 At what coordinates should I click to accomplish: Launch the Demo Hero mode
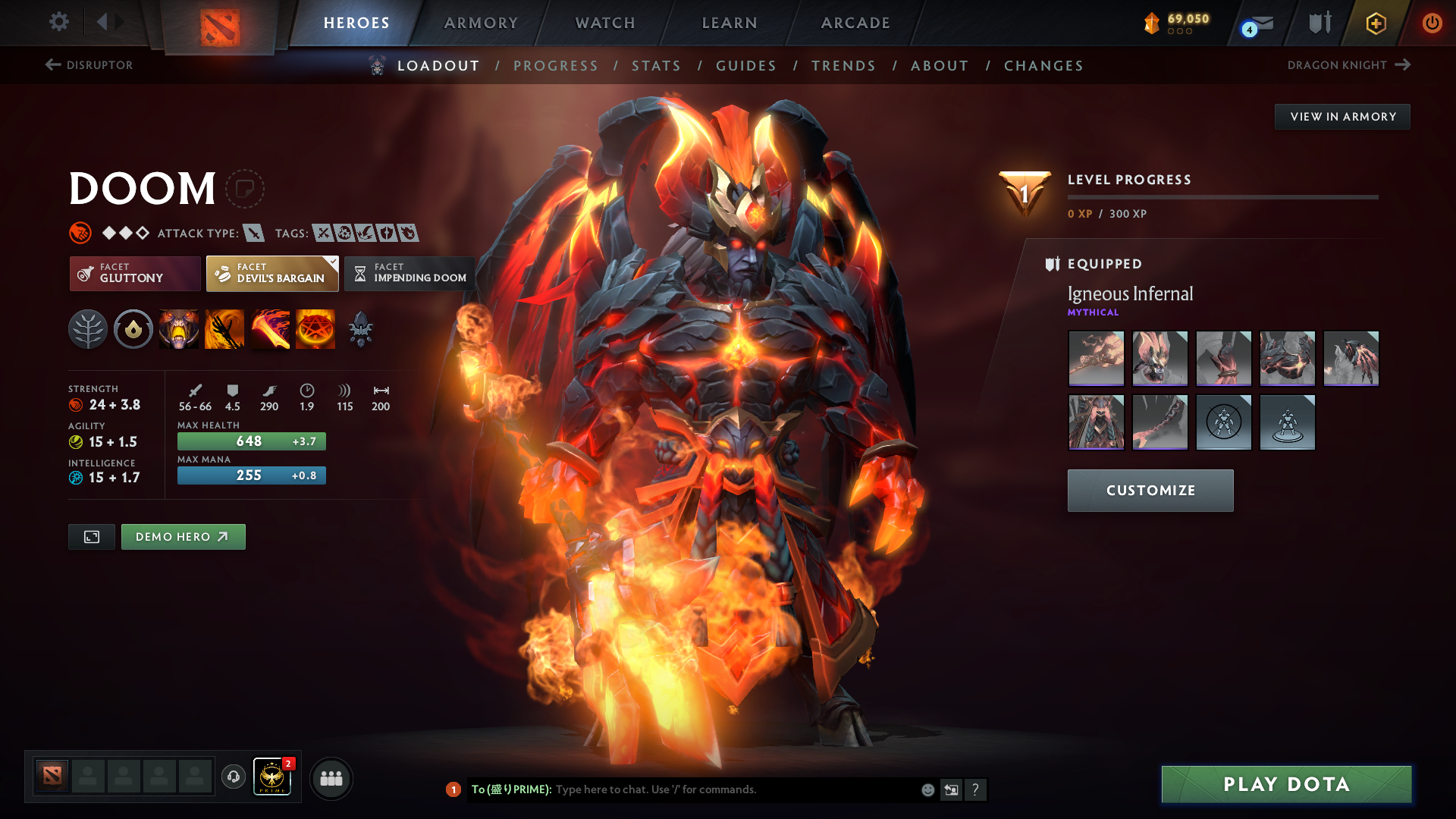[183, 537]
